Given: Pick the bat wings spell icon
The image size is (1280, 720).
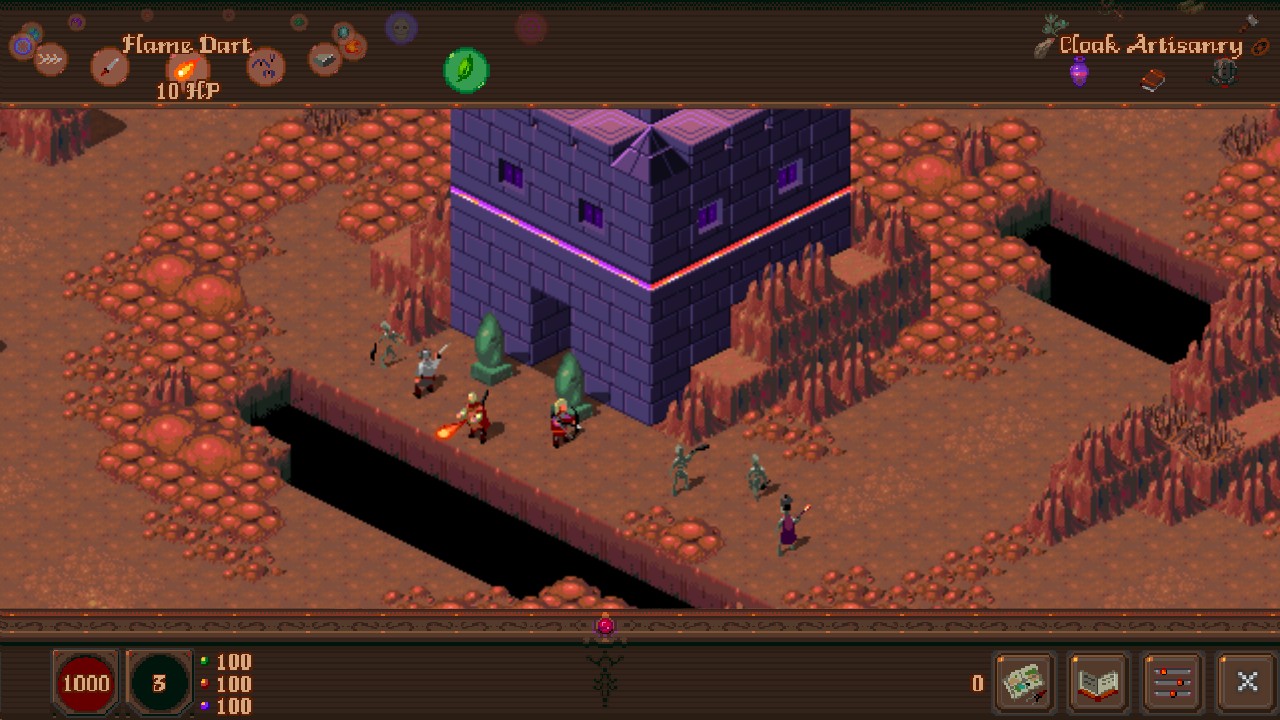Looking at the screenshot, I should tap(264, 65).
